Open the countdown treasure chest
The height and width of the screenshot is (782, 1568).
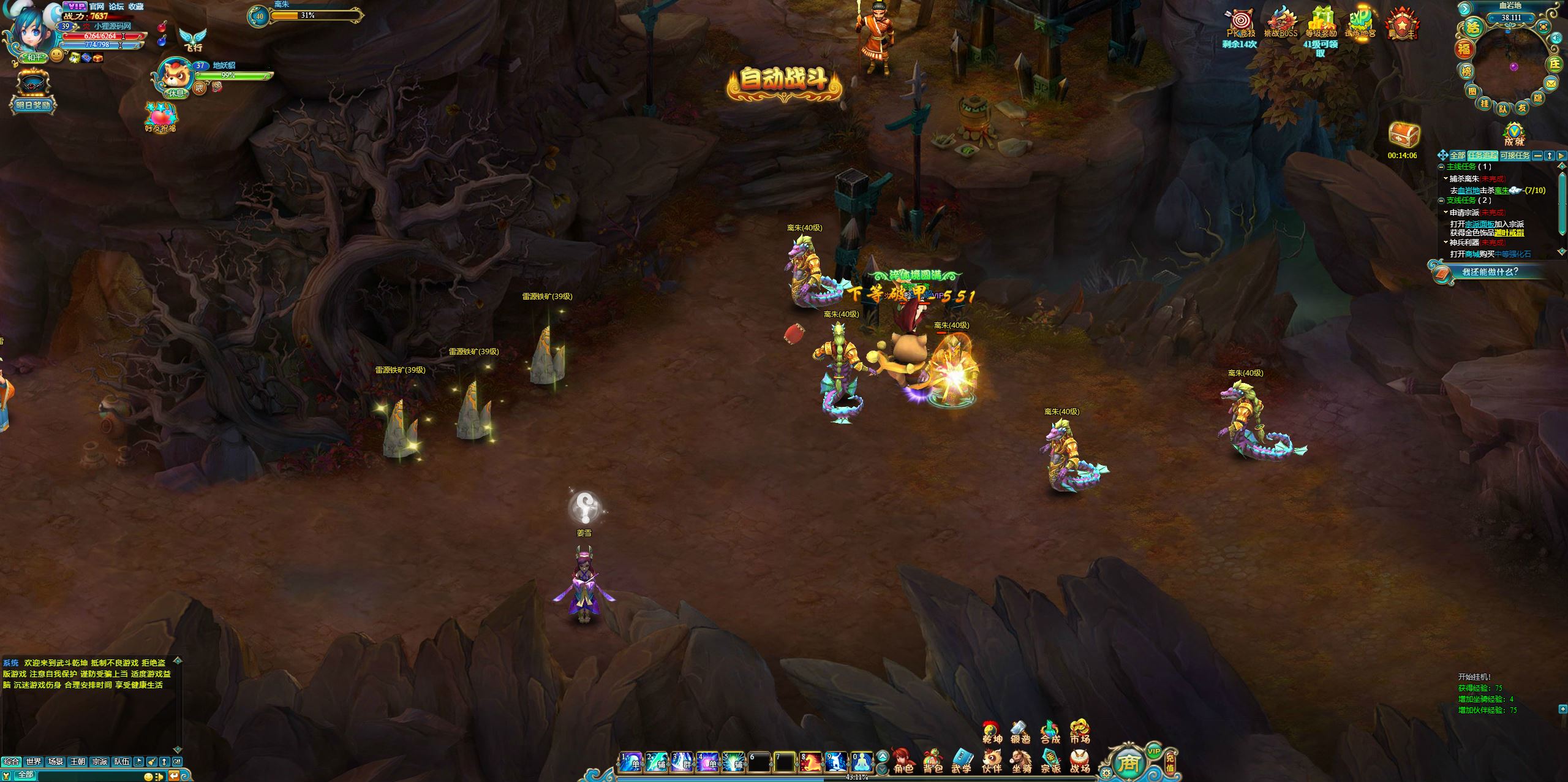coord(1403,135)
